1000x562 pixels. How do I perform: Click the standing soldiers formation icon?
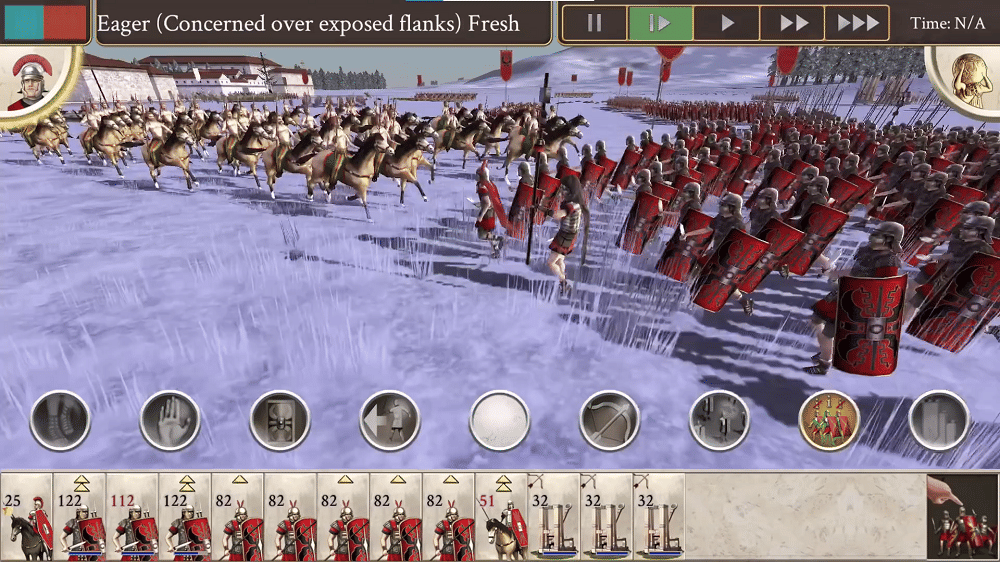click(719, 420)
